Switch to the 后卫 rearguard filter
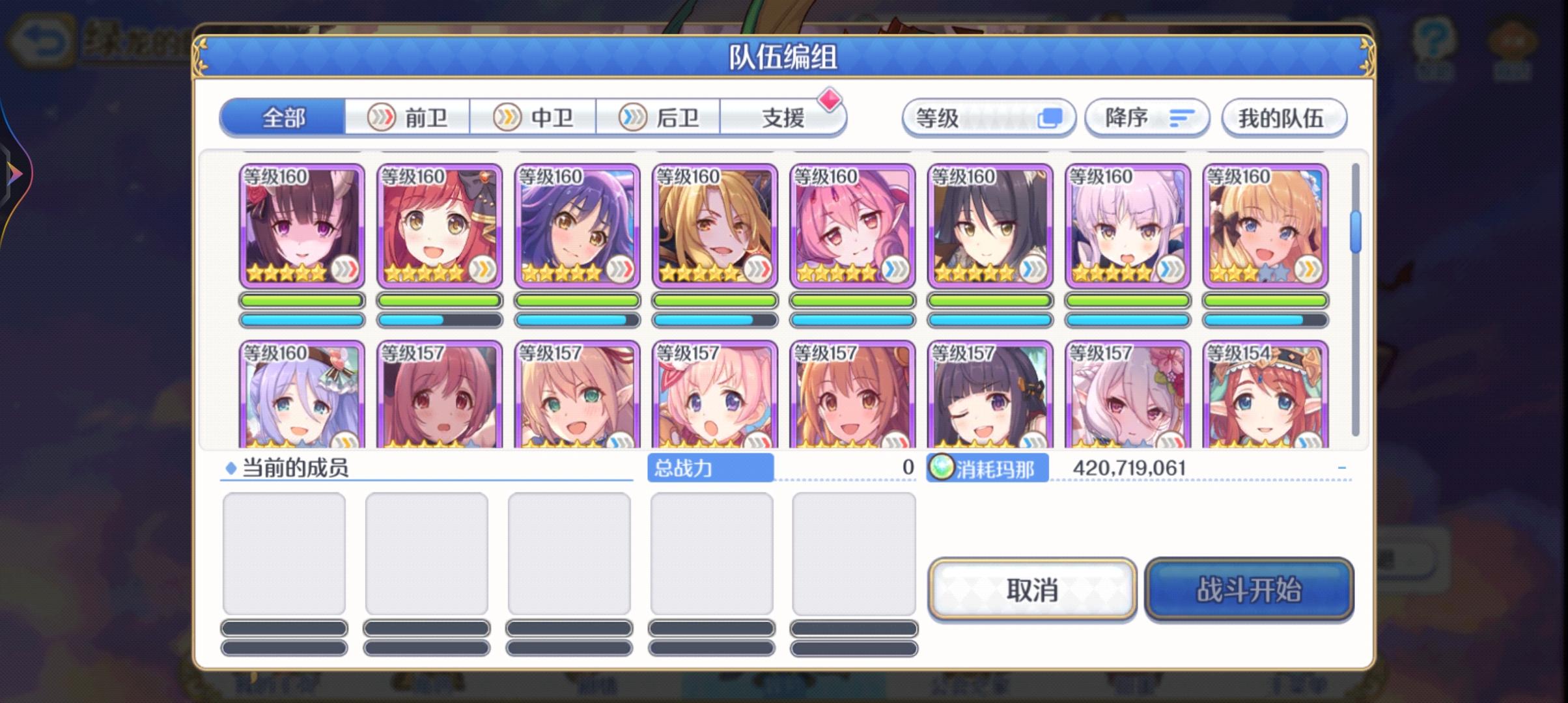The height and width of the screenshot is (703, 1568). click(660, 117)
